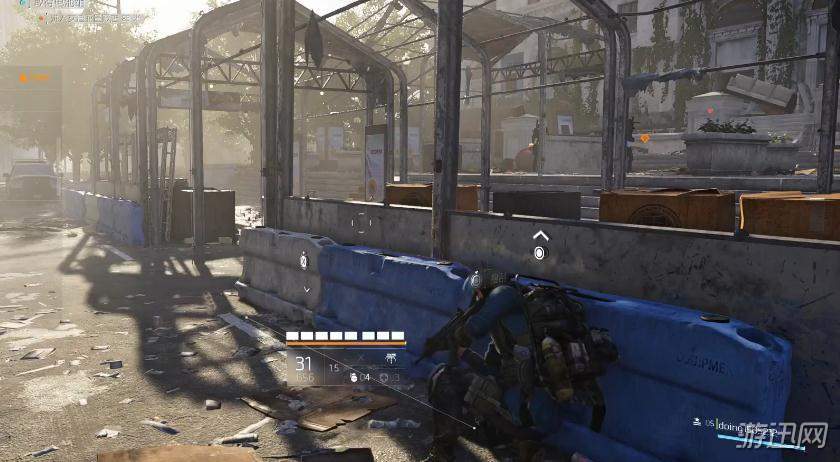Select the cover-move circle marker on wall
This screenshot has height=462, width=840.
tap(540, 253)
